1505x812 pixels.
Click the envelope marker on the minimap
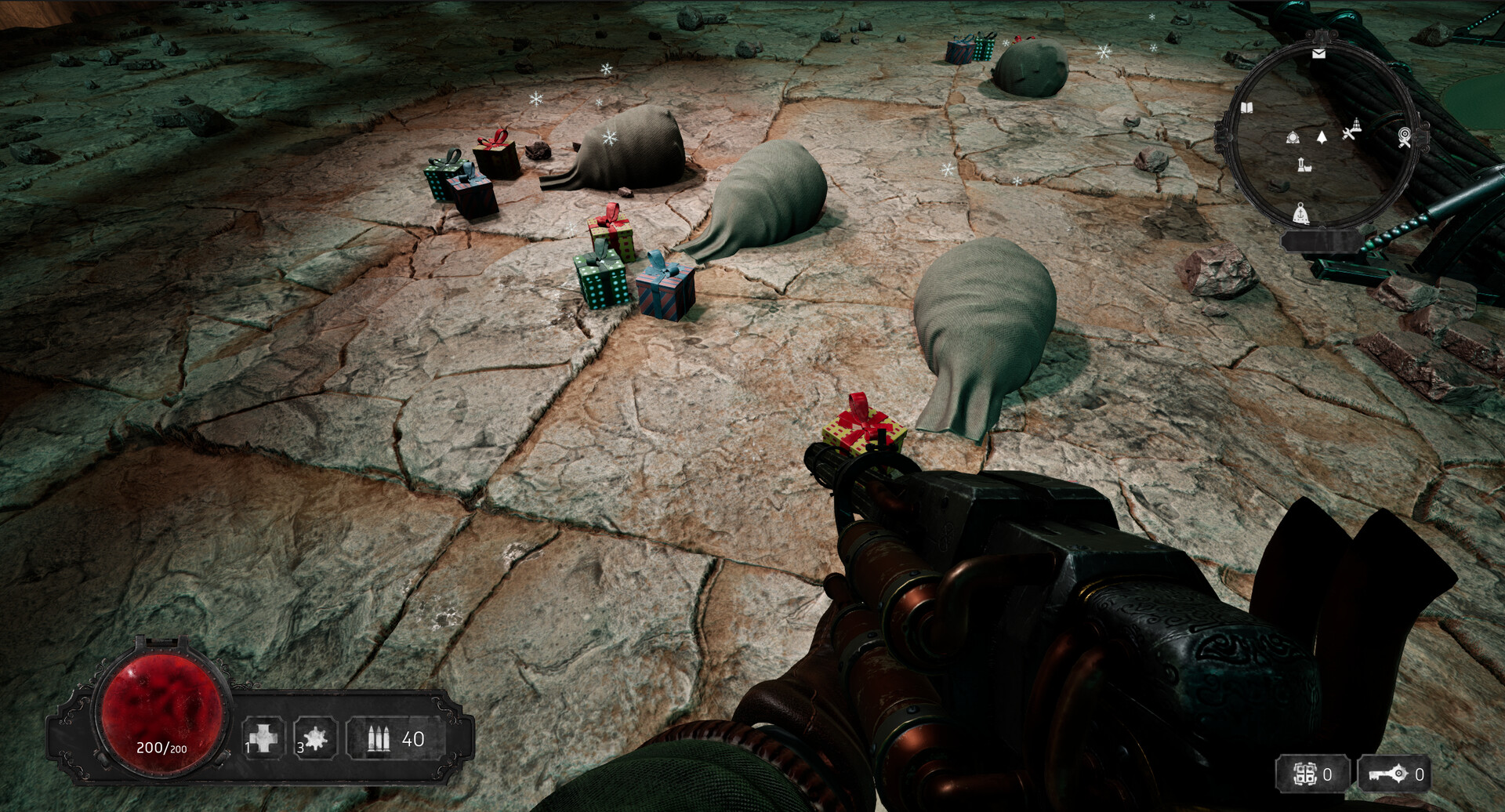click(x=1318, y=53)
